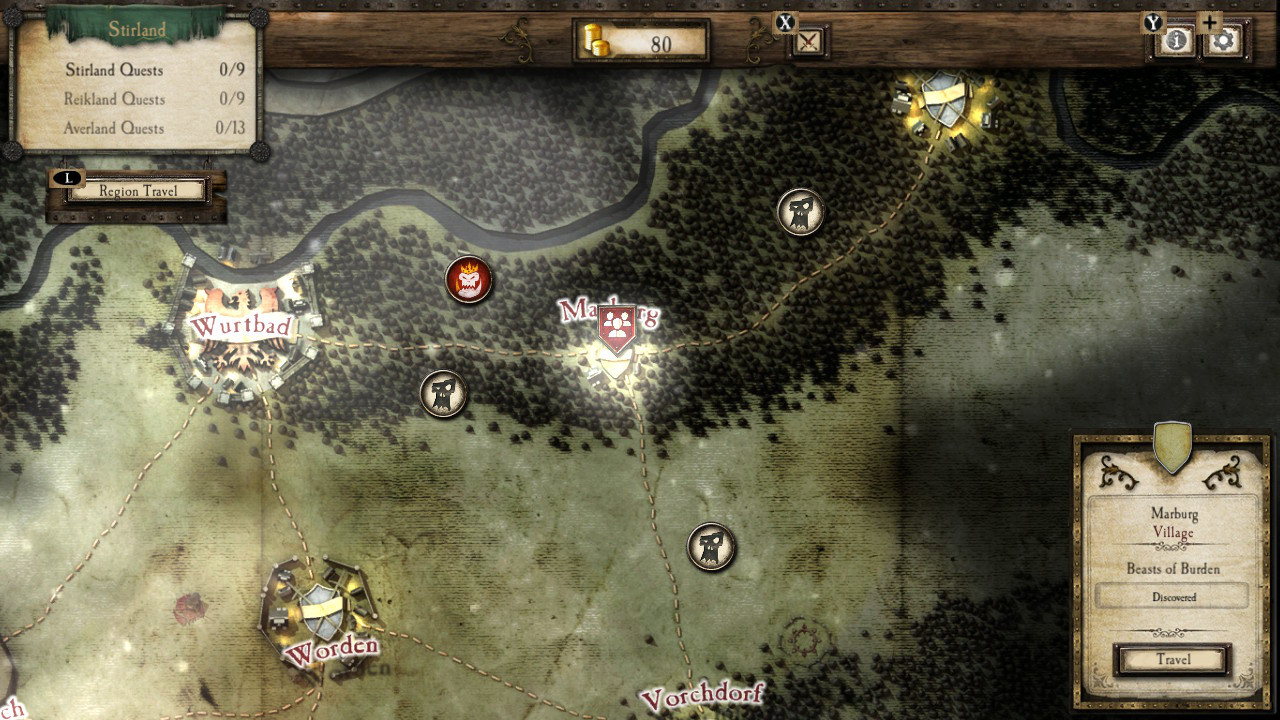Select the city of Wurtbad on the map
Screen dimensions: 1280x720
pos(243,323)
